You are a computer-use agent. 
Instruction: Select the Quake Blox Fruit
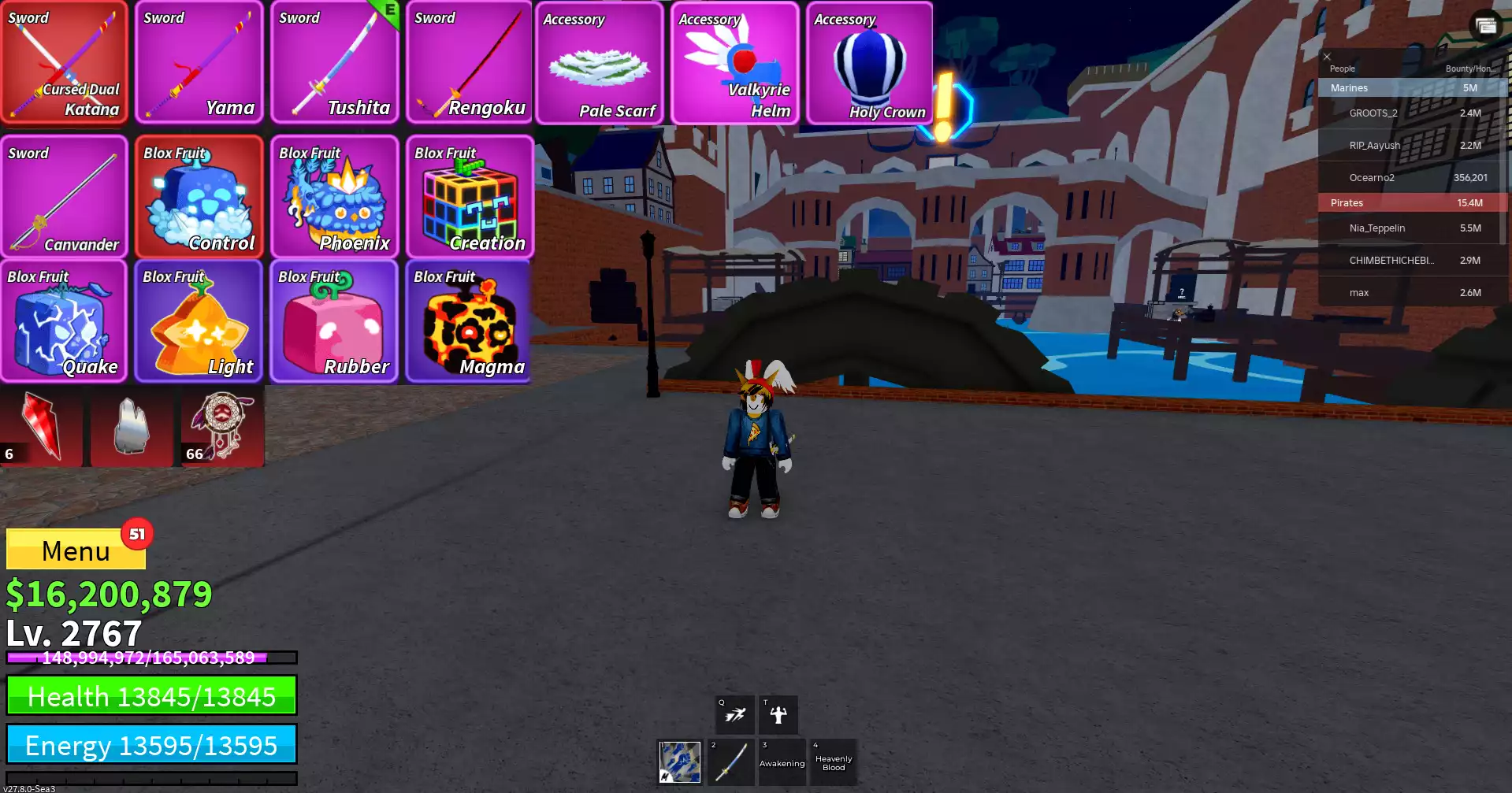click(x=65, y=321)
